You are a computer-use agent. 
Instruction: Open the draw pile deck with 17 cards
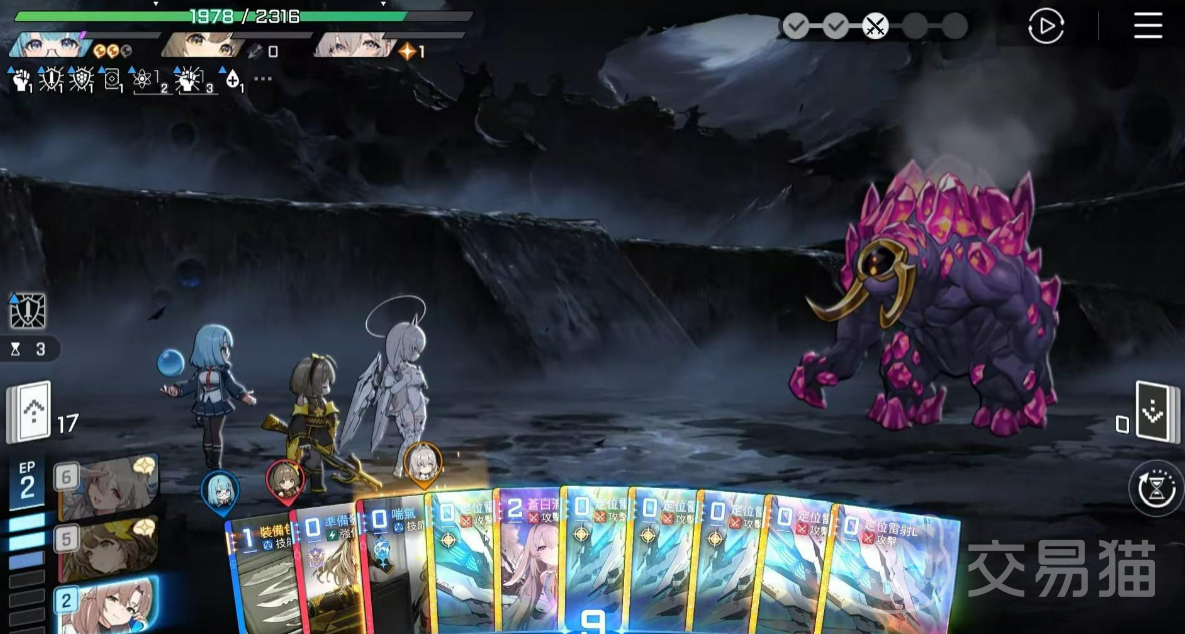[x=28, y=412]
